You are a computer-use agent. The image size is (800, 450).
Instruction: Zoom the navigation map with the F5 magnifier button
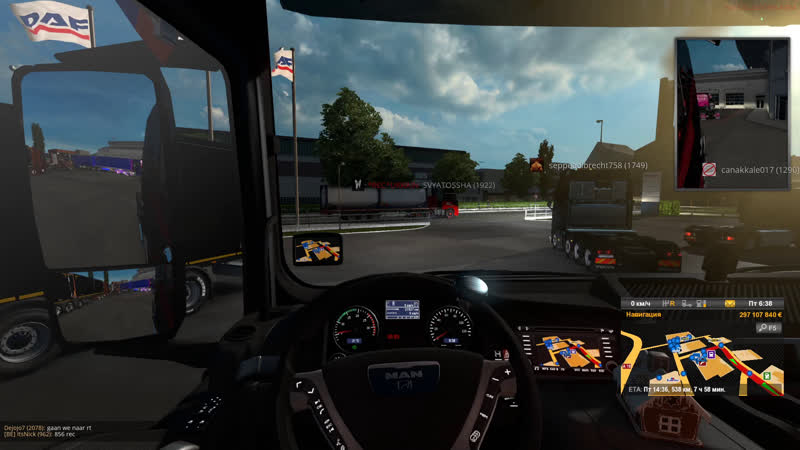click(x=769, y=327)
